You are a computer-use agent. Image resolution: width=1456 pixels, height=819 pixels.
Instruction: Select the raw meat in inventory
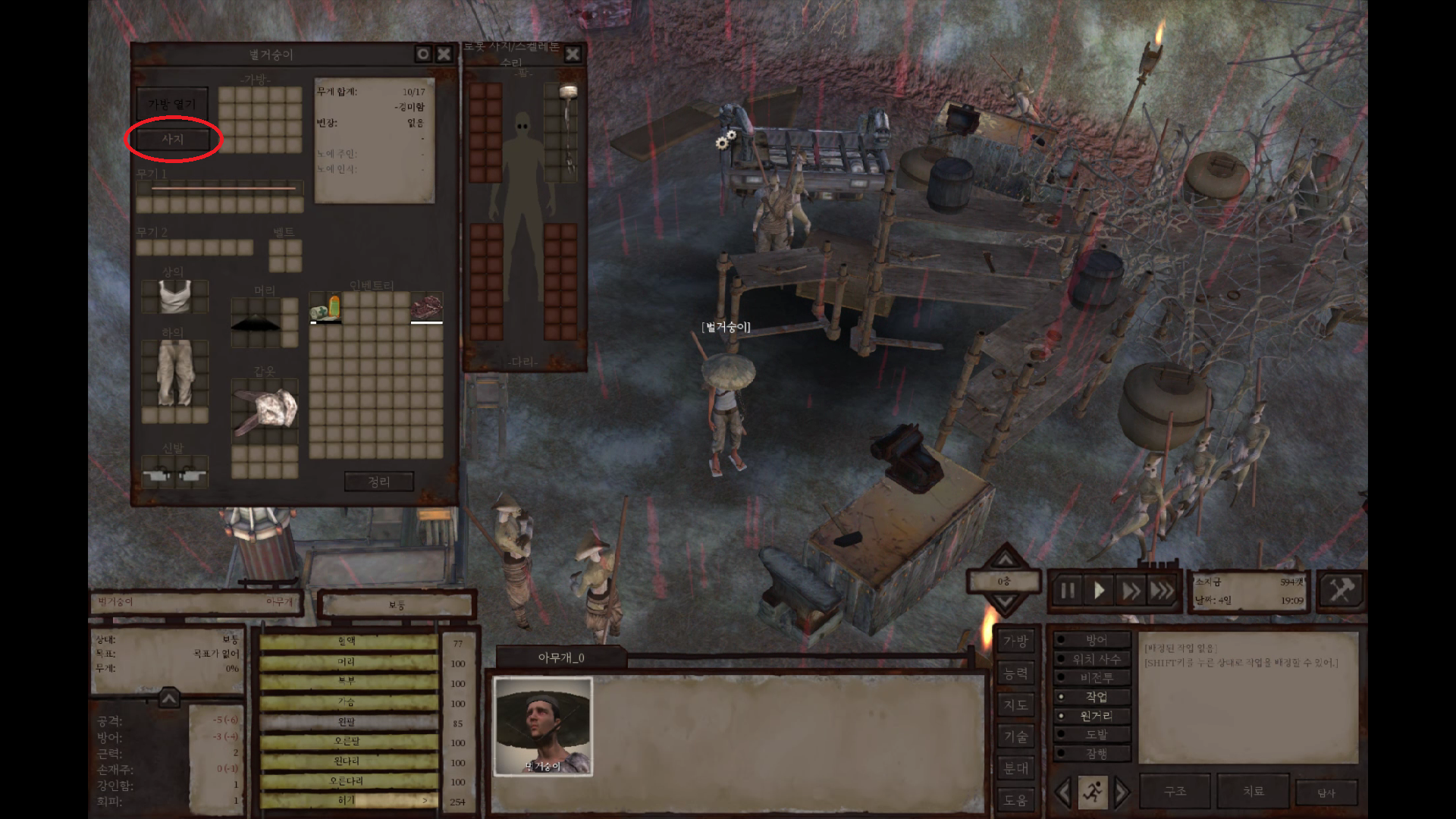coord(426,306)
